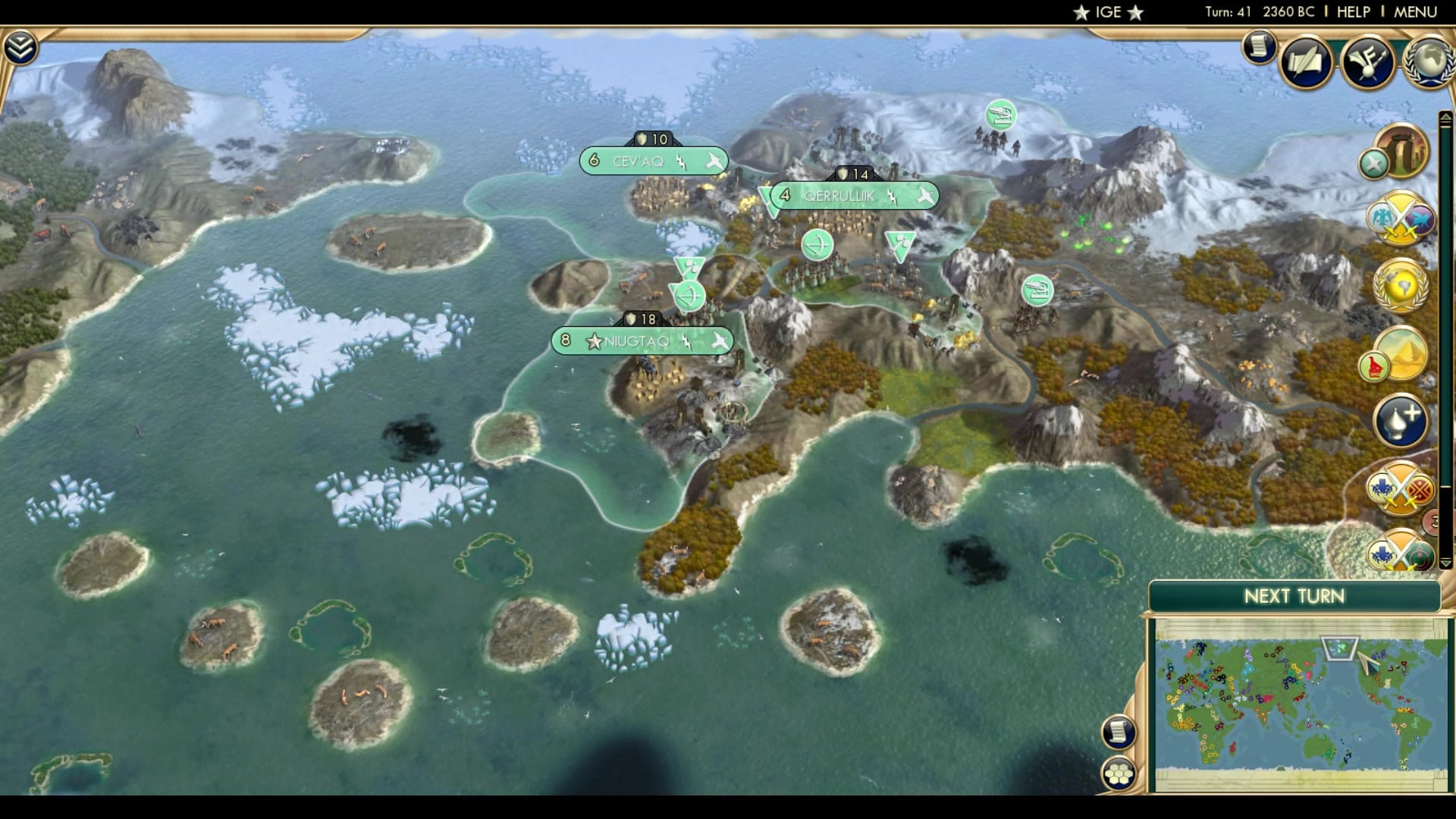Screen dimensions: 1456x819
Task: Collapse the top-left double-chevron panel
Action: [22, 47]
